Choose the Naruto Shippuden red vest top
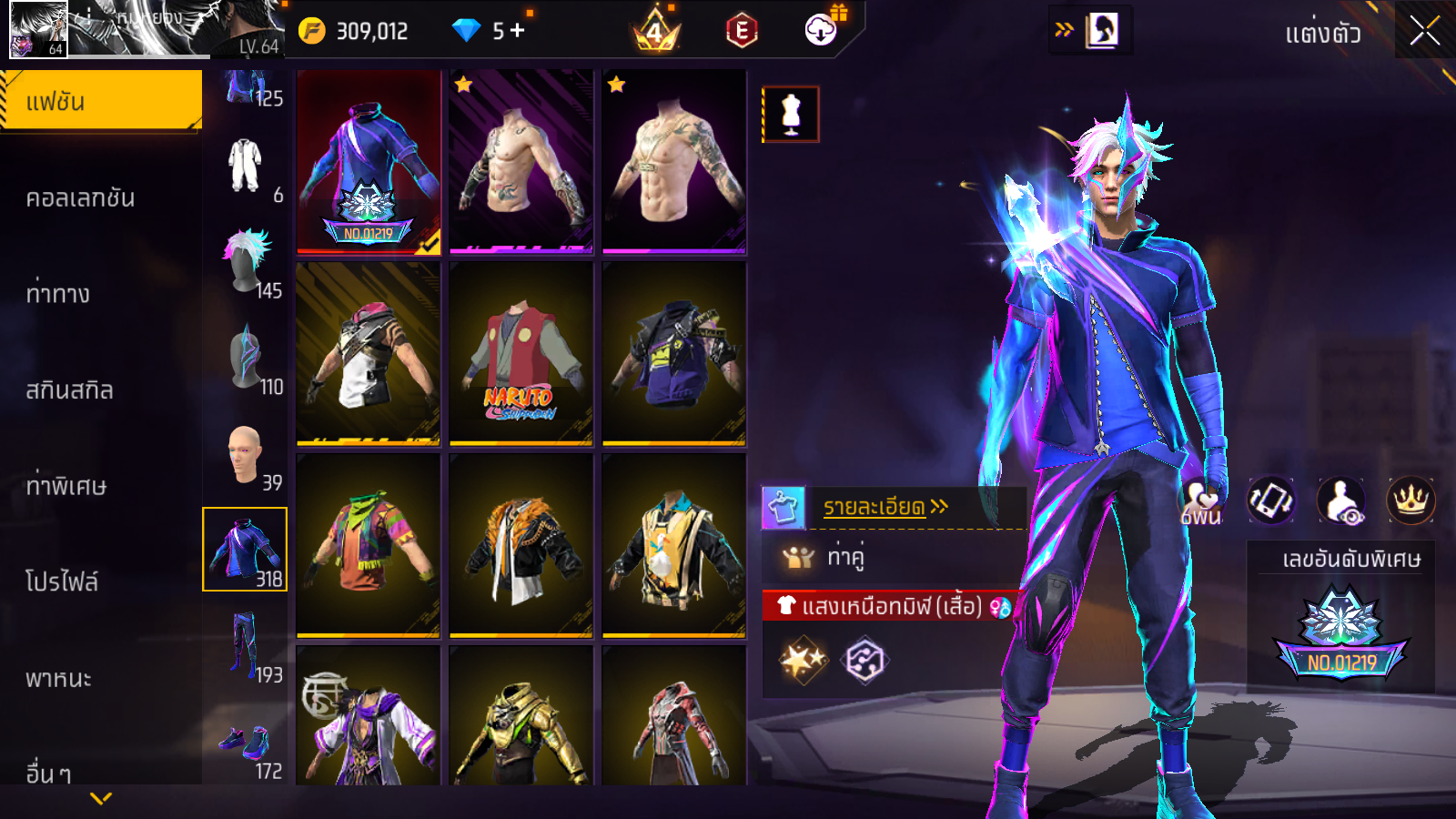The image size is (1456, 819). 521,354
